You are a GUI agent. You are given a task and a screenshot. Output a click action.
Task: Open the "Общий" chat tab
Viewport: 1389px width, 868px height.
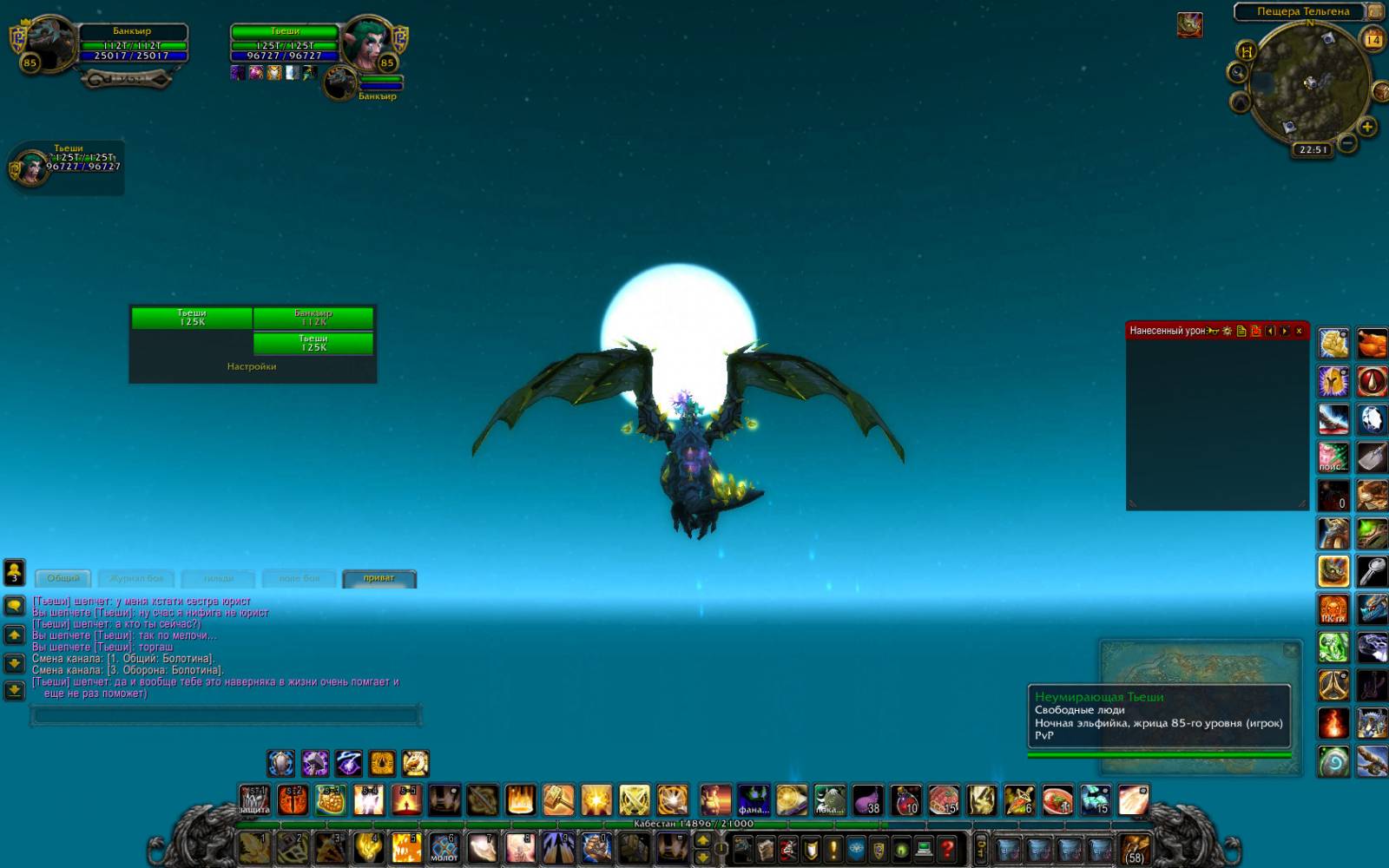click(x=63, y=578)
